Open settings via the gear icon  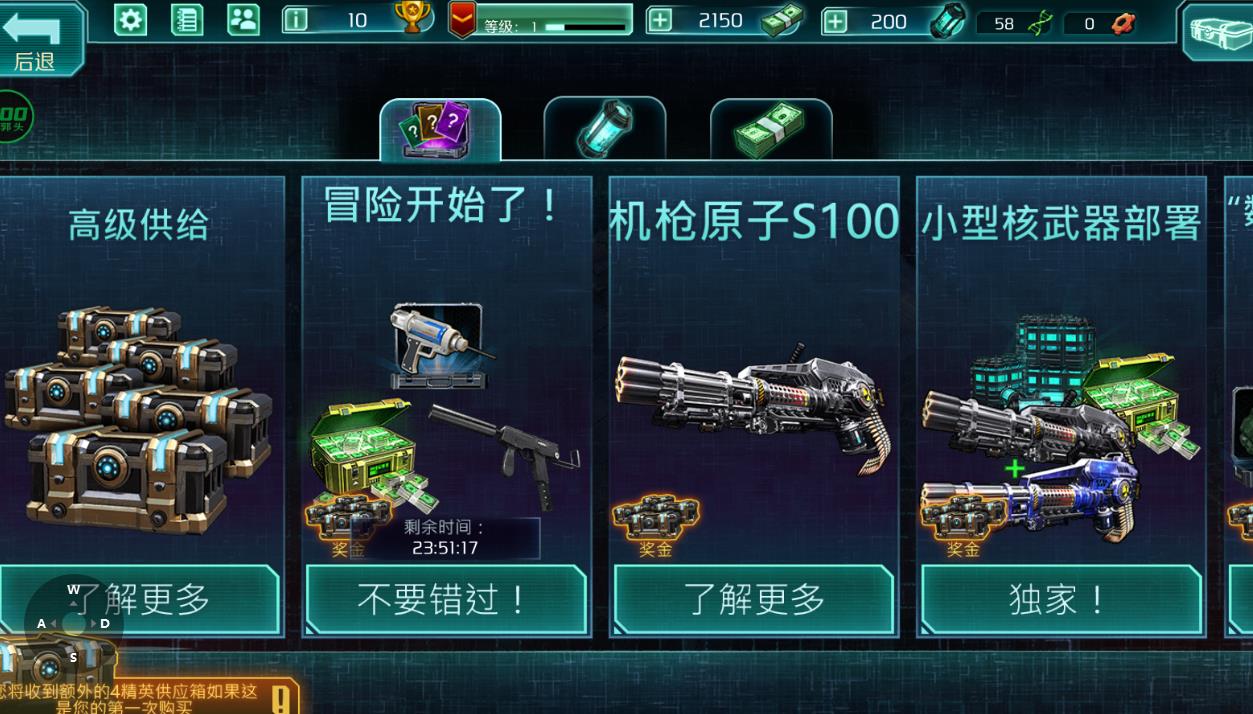[130, 20]
